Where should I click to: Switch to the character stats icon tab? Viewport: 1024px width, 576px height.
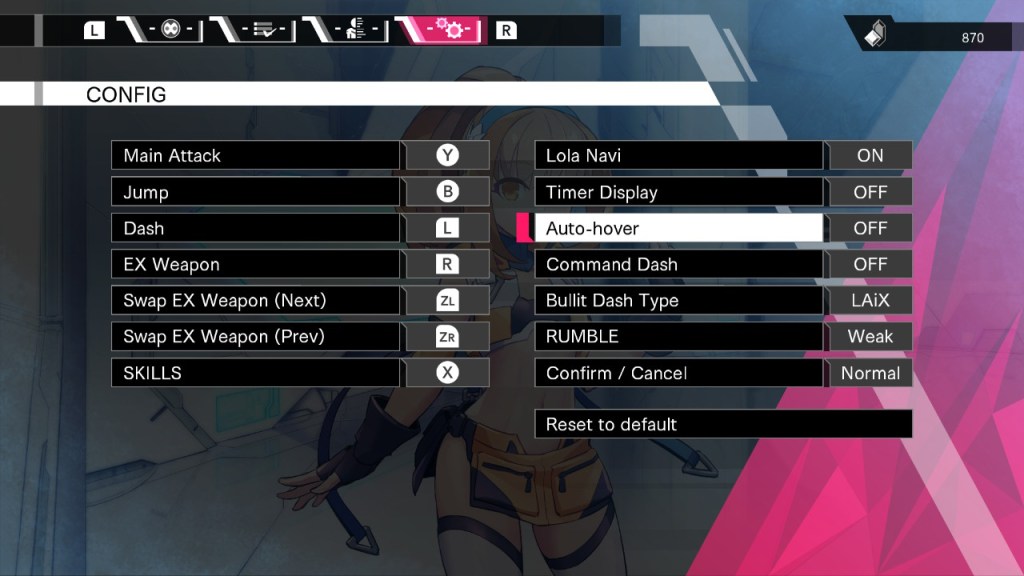pos(353,30)
